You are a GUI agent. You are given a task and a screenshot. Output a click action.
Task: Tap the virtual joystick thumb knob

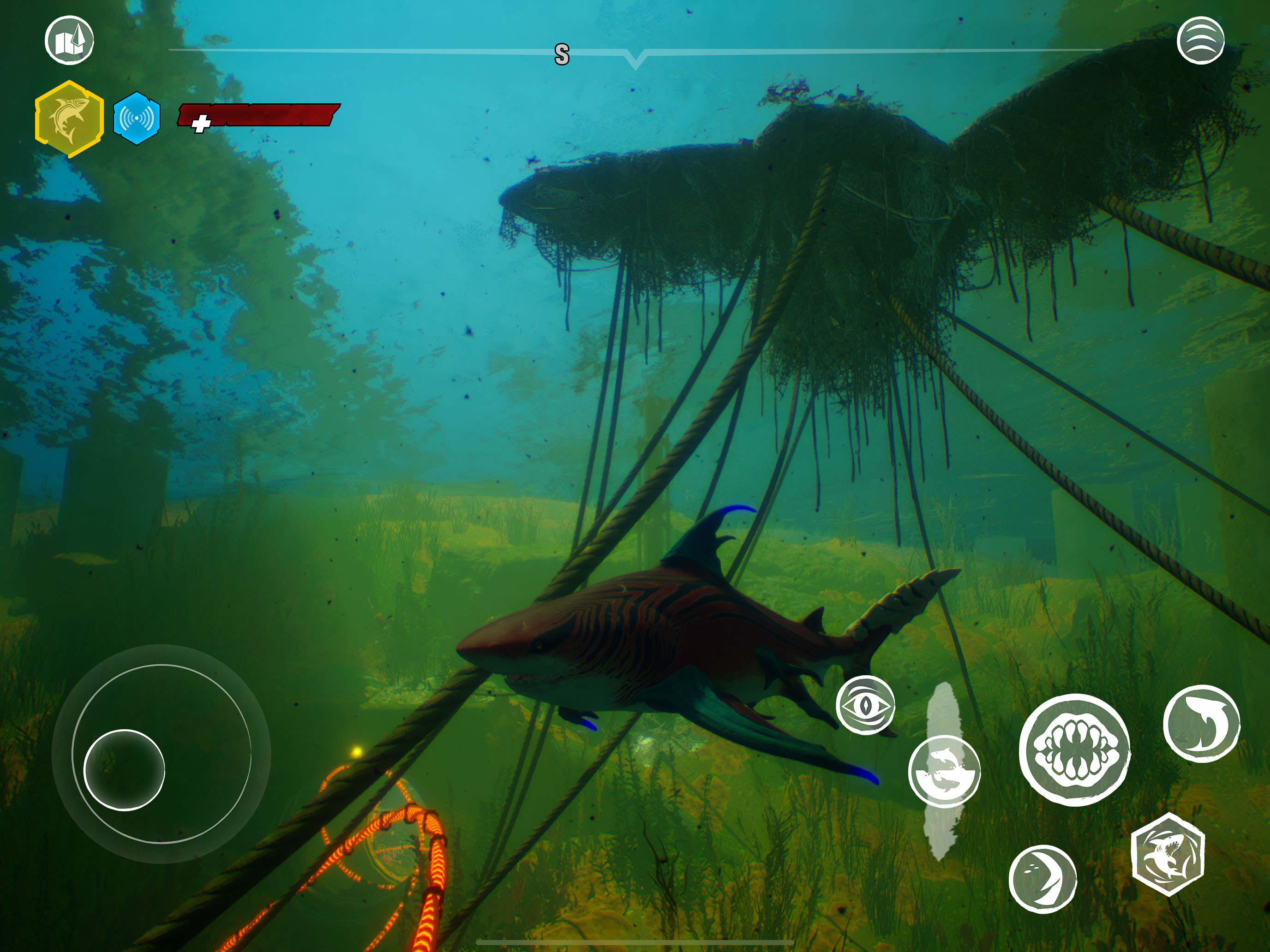(x=124, y=770)
